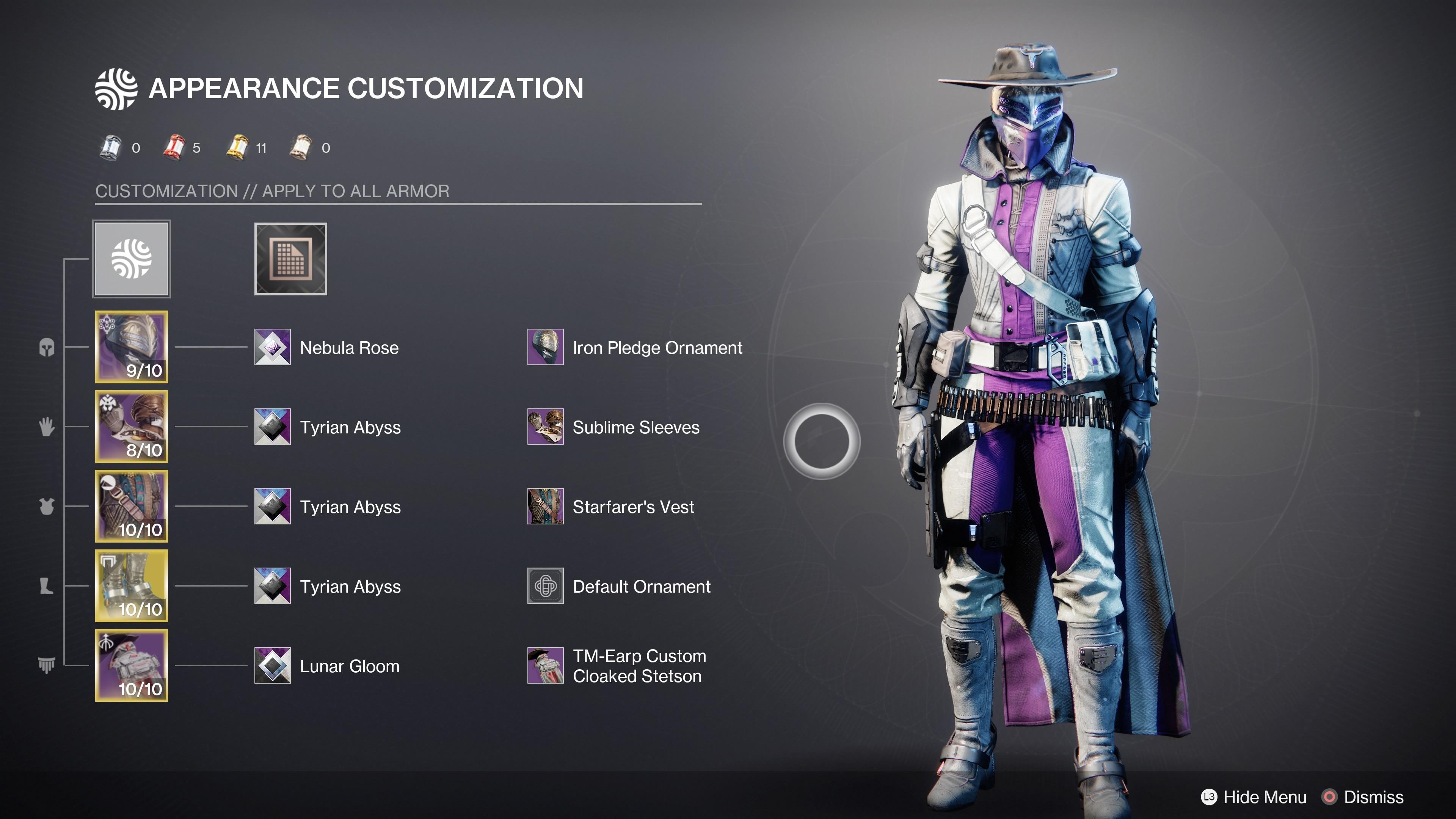This screenshot has width=1456, height=819.
Task: Open the Default Ornament for legs
Action: 546,586
